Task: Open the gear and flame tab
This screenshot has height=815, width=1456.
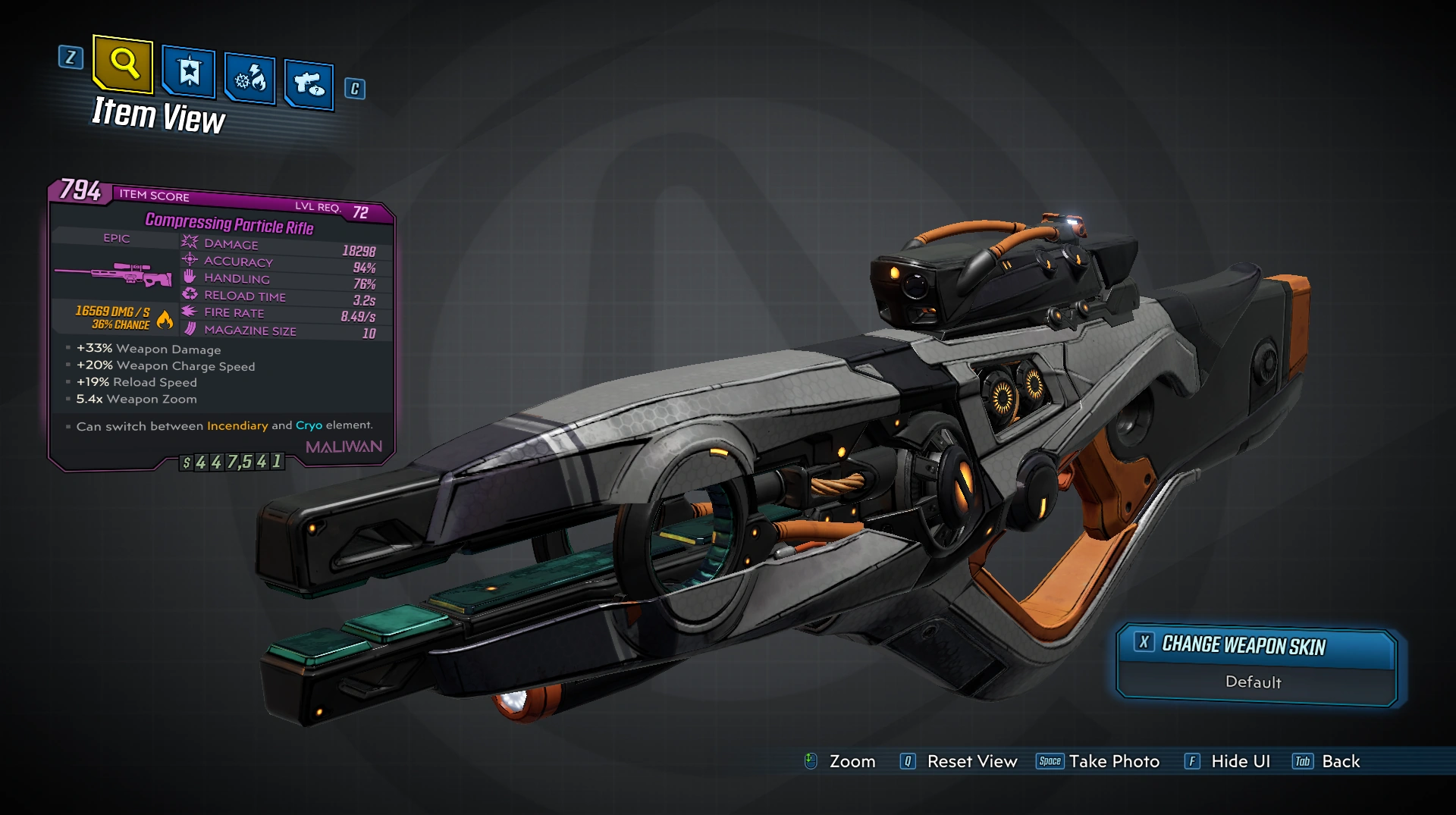Action: pyautogui.click(x=250, y=78)
